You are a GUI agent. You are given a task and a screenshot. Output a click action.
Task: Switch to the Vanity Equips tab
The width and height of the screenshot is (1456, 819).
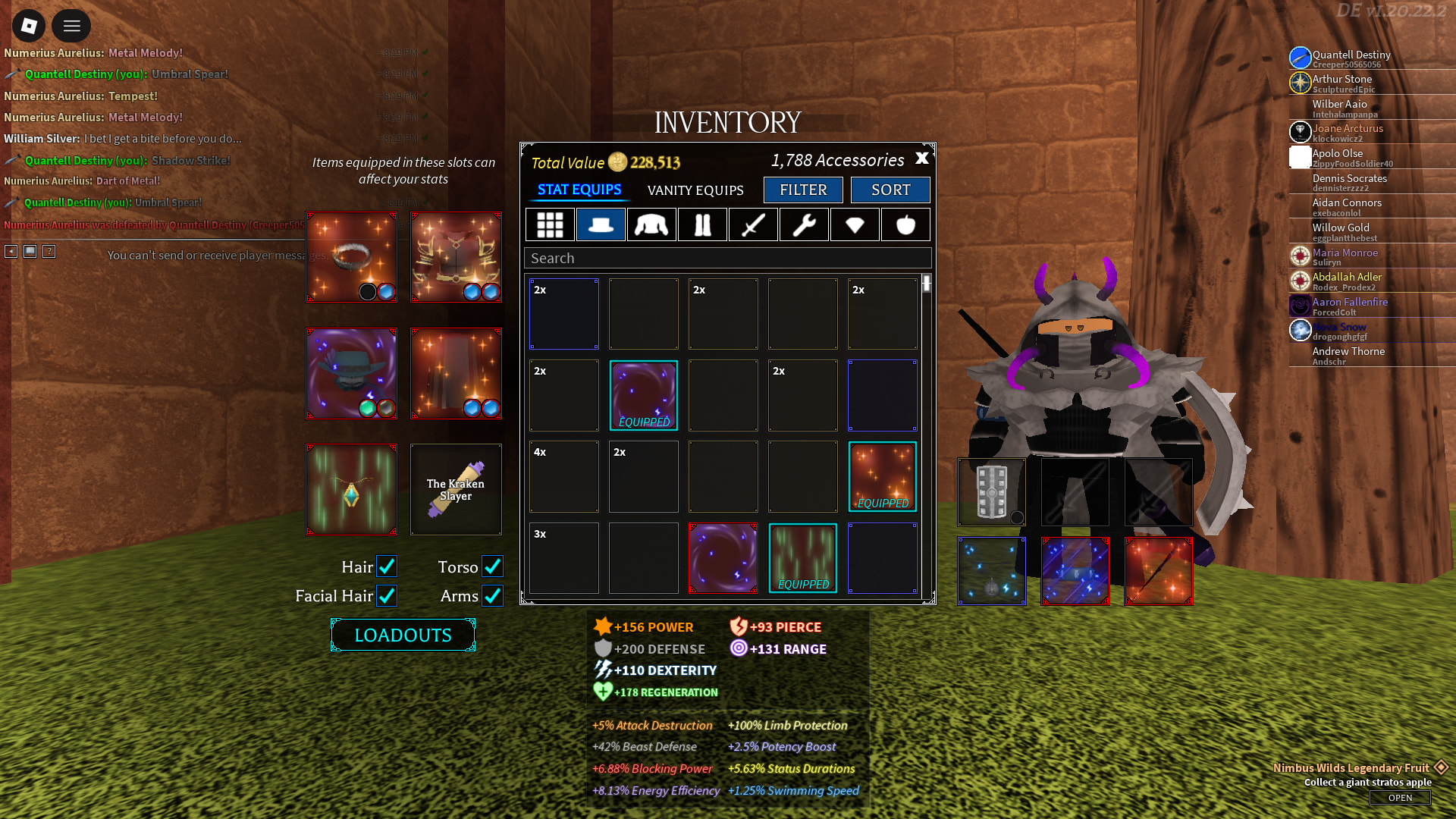click(x=695, y=190)
